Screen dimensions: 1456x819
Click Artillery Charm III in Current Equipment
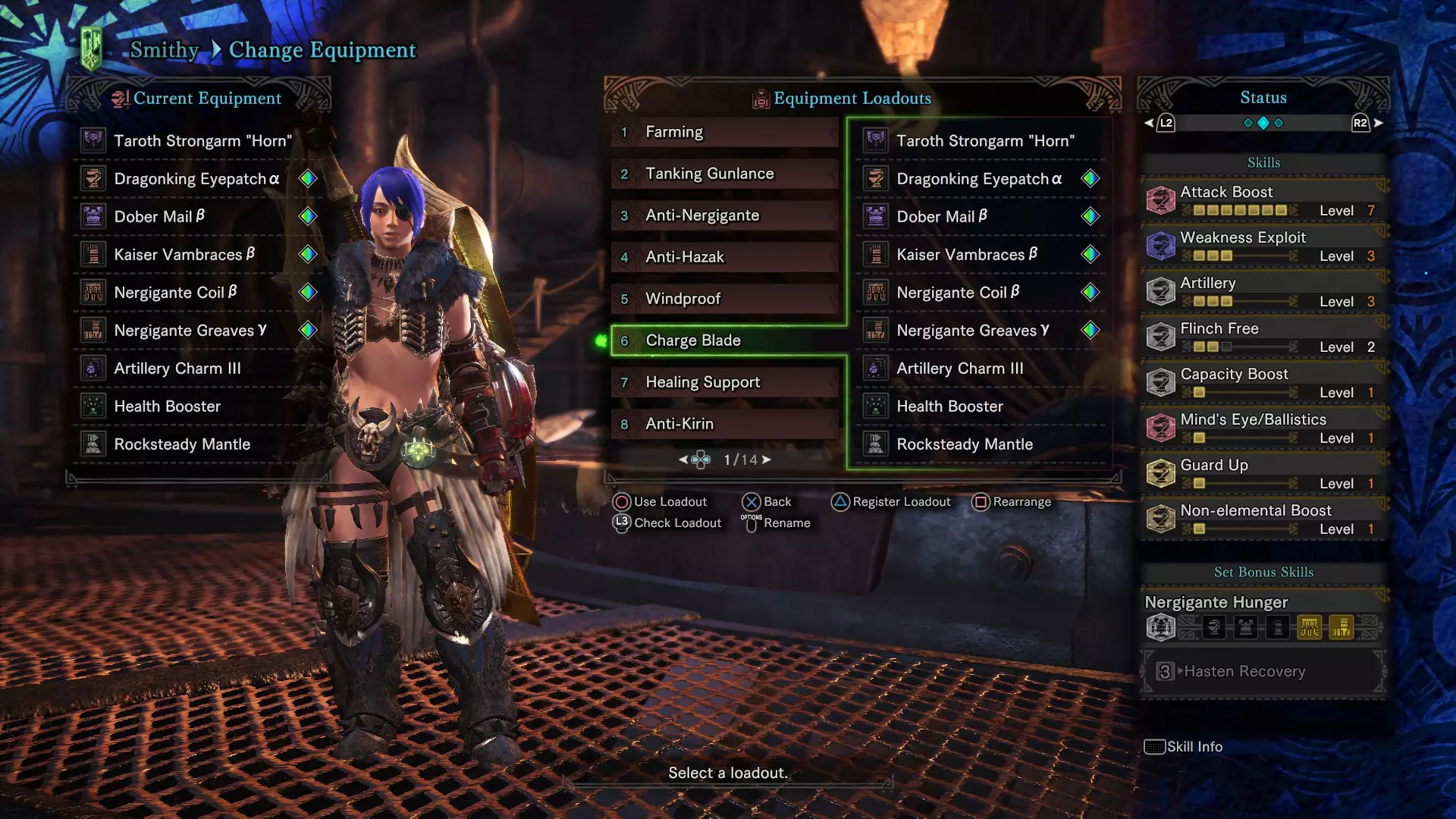pos(177,369)
